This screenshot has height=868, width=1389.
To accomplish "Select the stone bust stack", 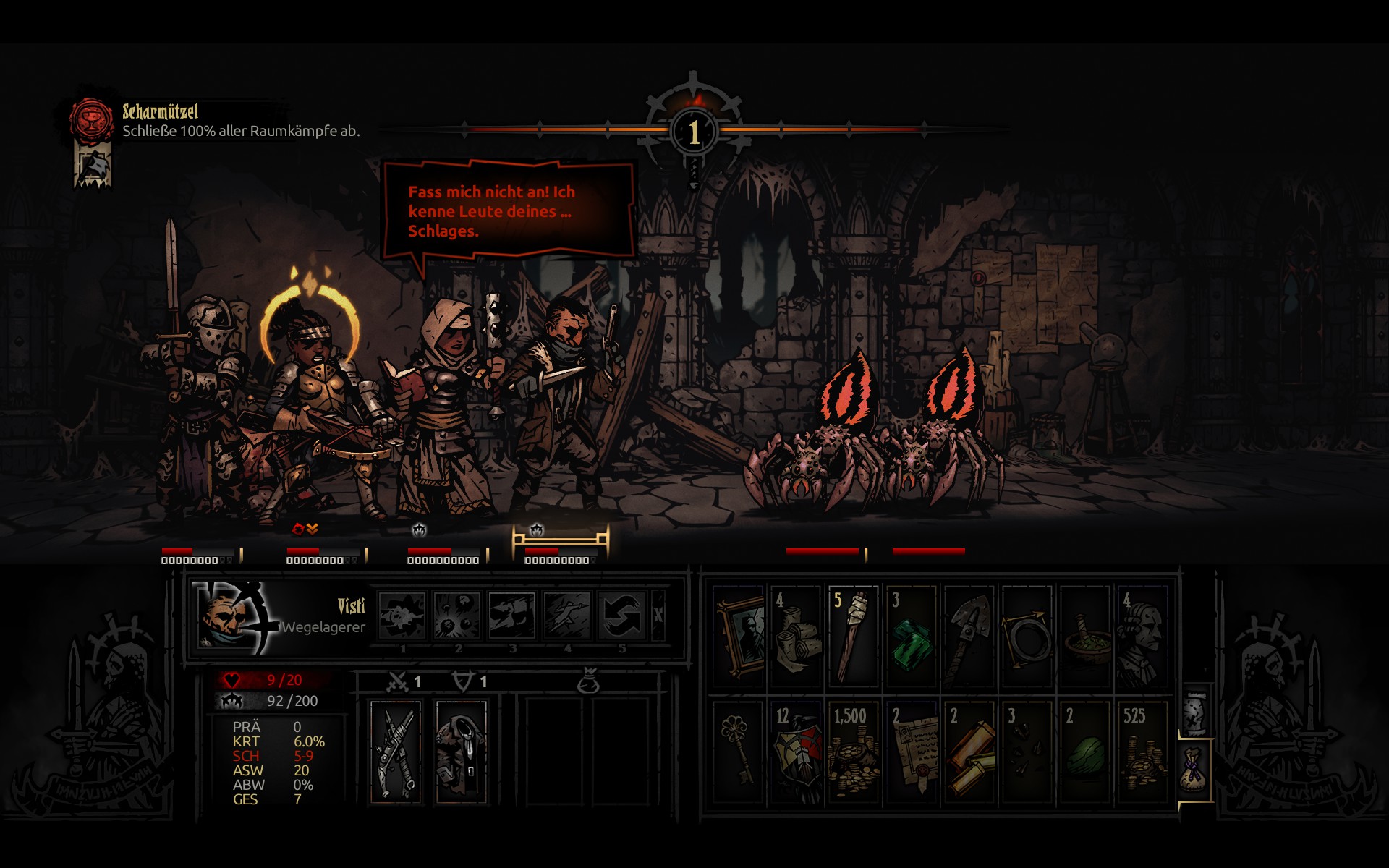I will 1142,637.
